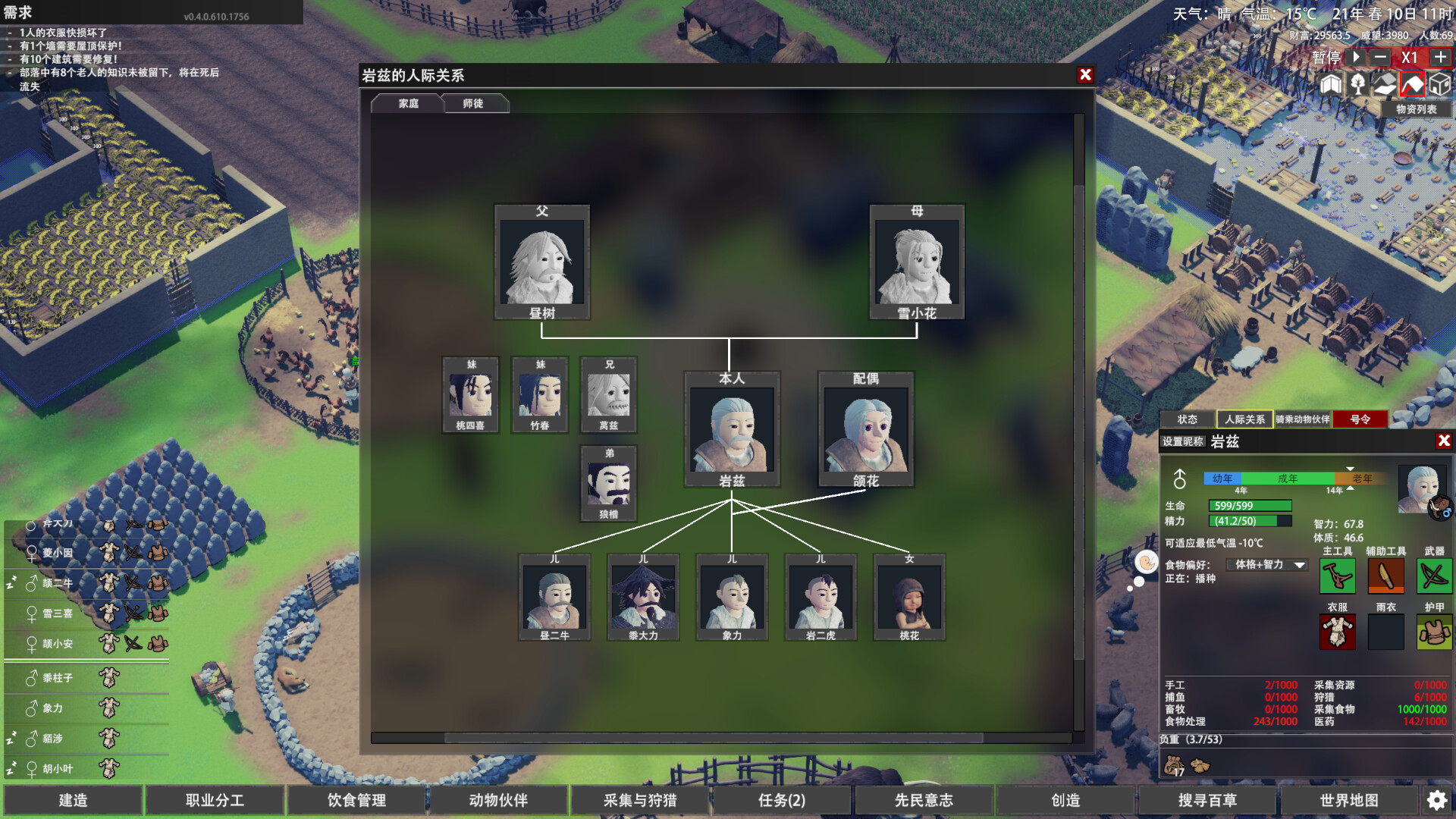Select the tree visibility icon in top-right toolbar
The height and width of the screenshot is (819, 1456).
(x=1358, y=84)
